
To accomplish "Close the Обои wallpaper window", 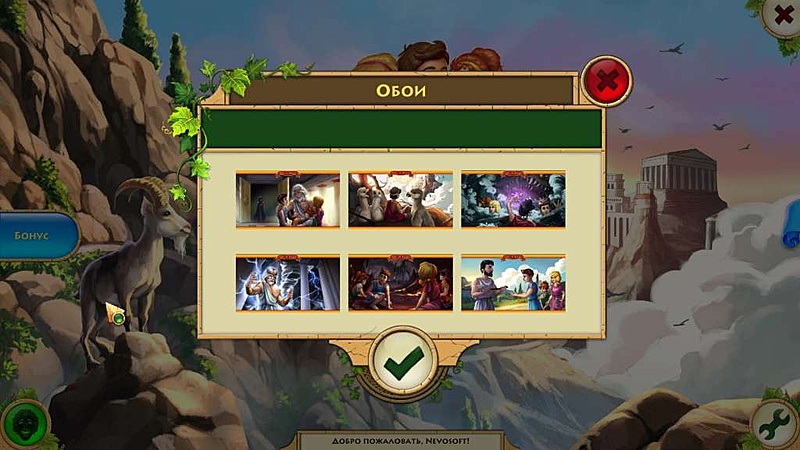I will pyautogui.click(x=606, y=80).
